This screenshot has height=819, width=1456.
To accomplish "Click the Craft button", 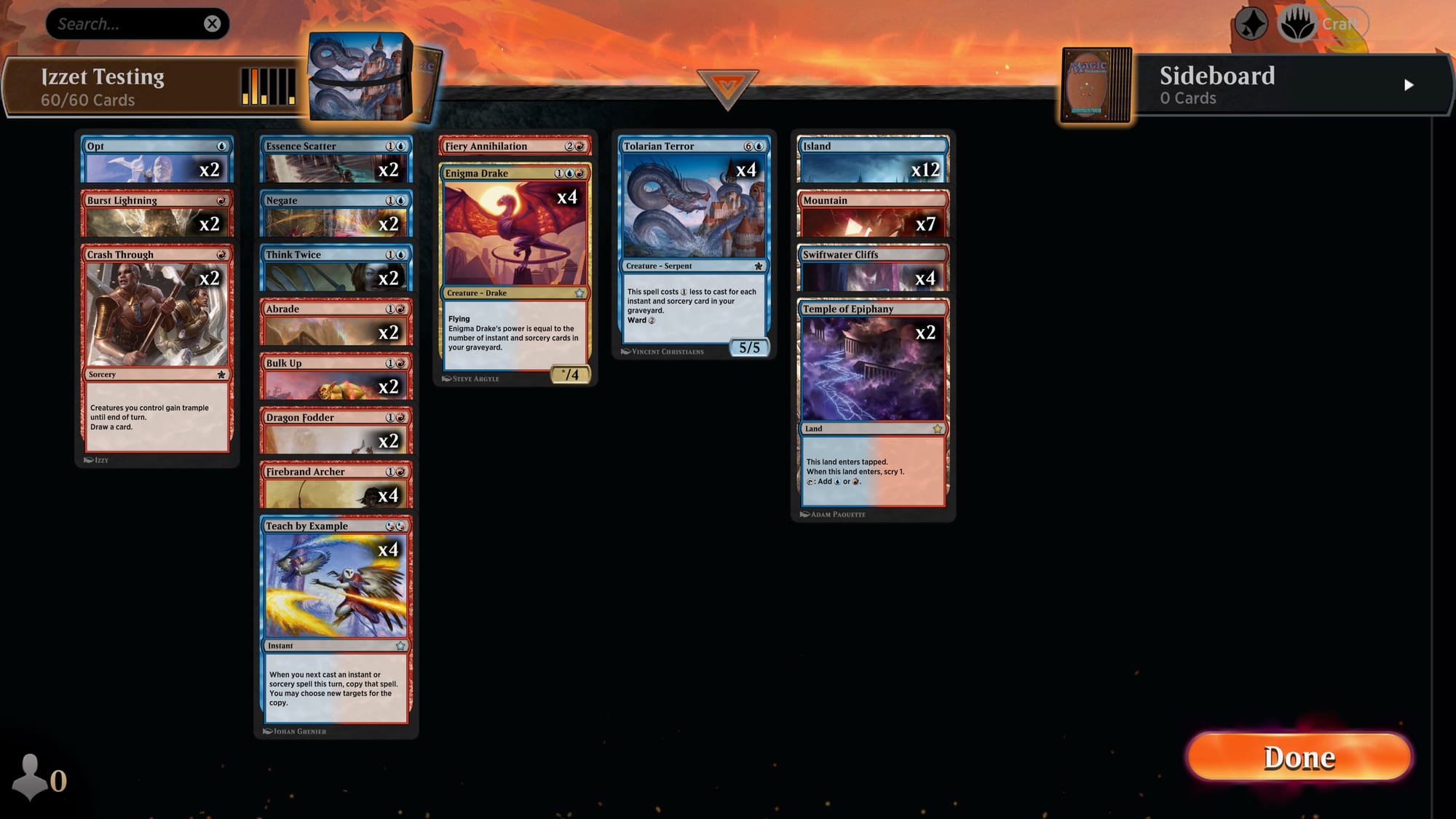I will [x=1340, y=22].
